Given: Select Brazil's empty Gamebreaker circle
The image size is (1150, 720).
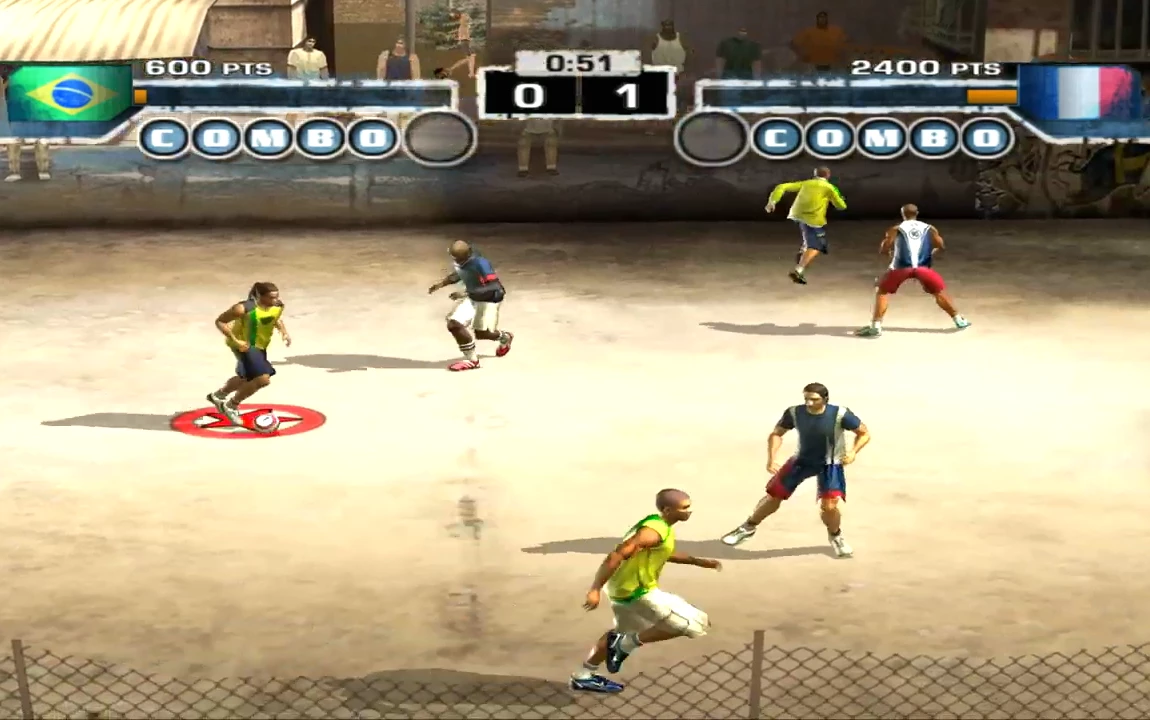Looking at the screenshot, I should pos(439,137).
